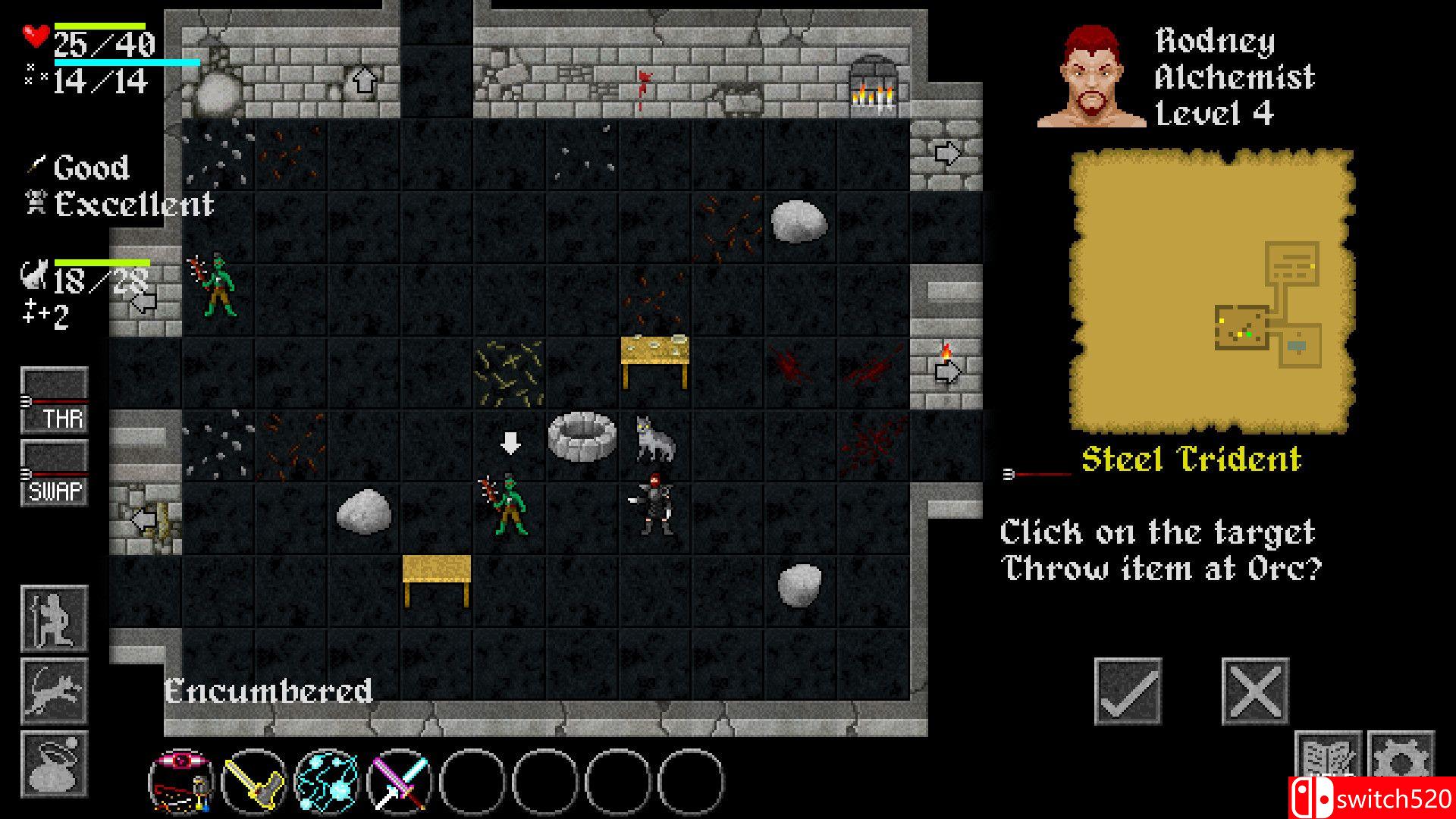The height and width of the screenshot is (819, 1456).
Task: Cancel the throw with the X button
Action: 1255,691
